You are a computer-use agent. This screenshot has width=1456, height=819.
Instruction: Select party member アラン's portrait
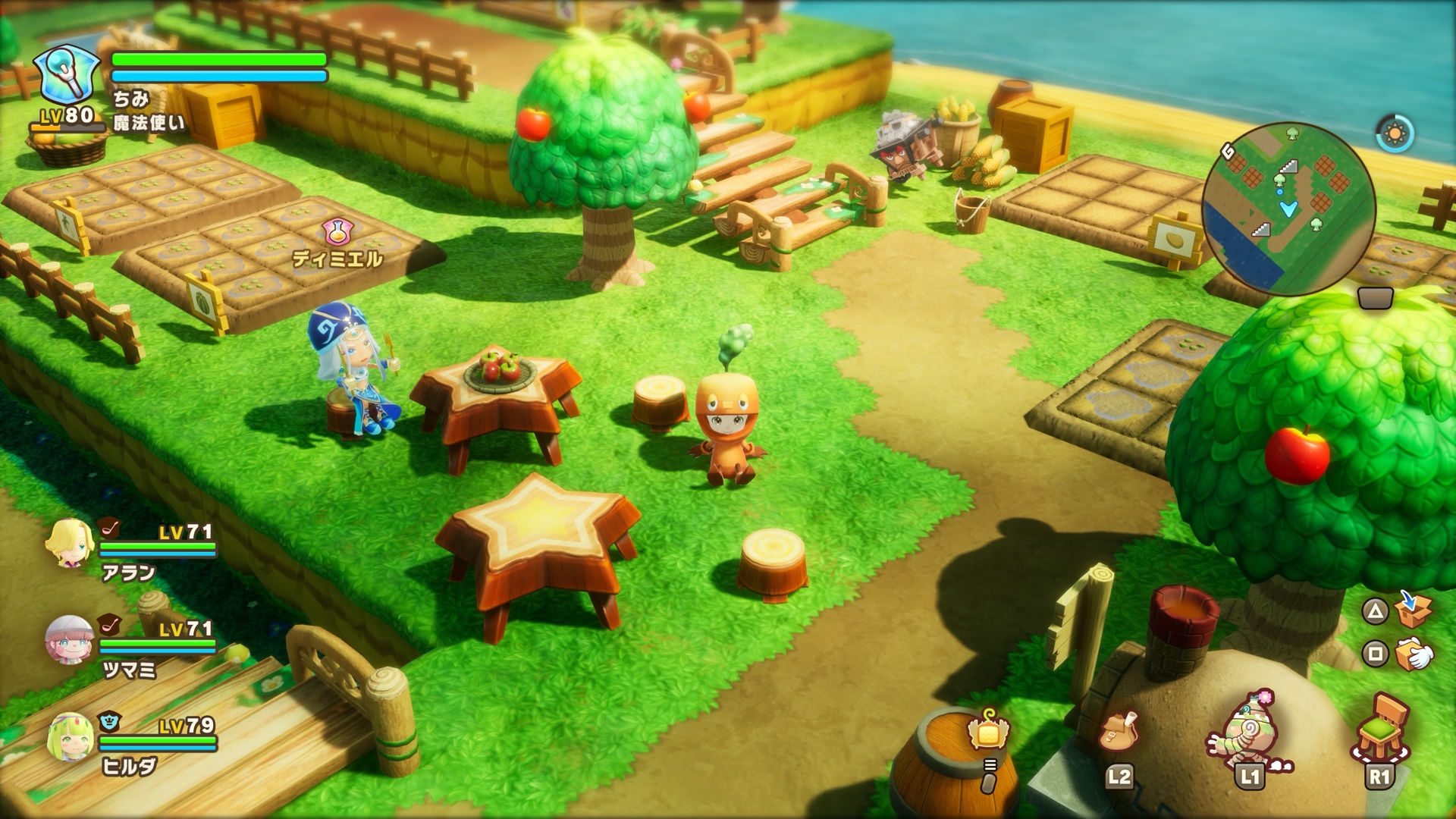(69, 543)
